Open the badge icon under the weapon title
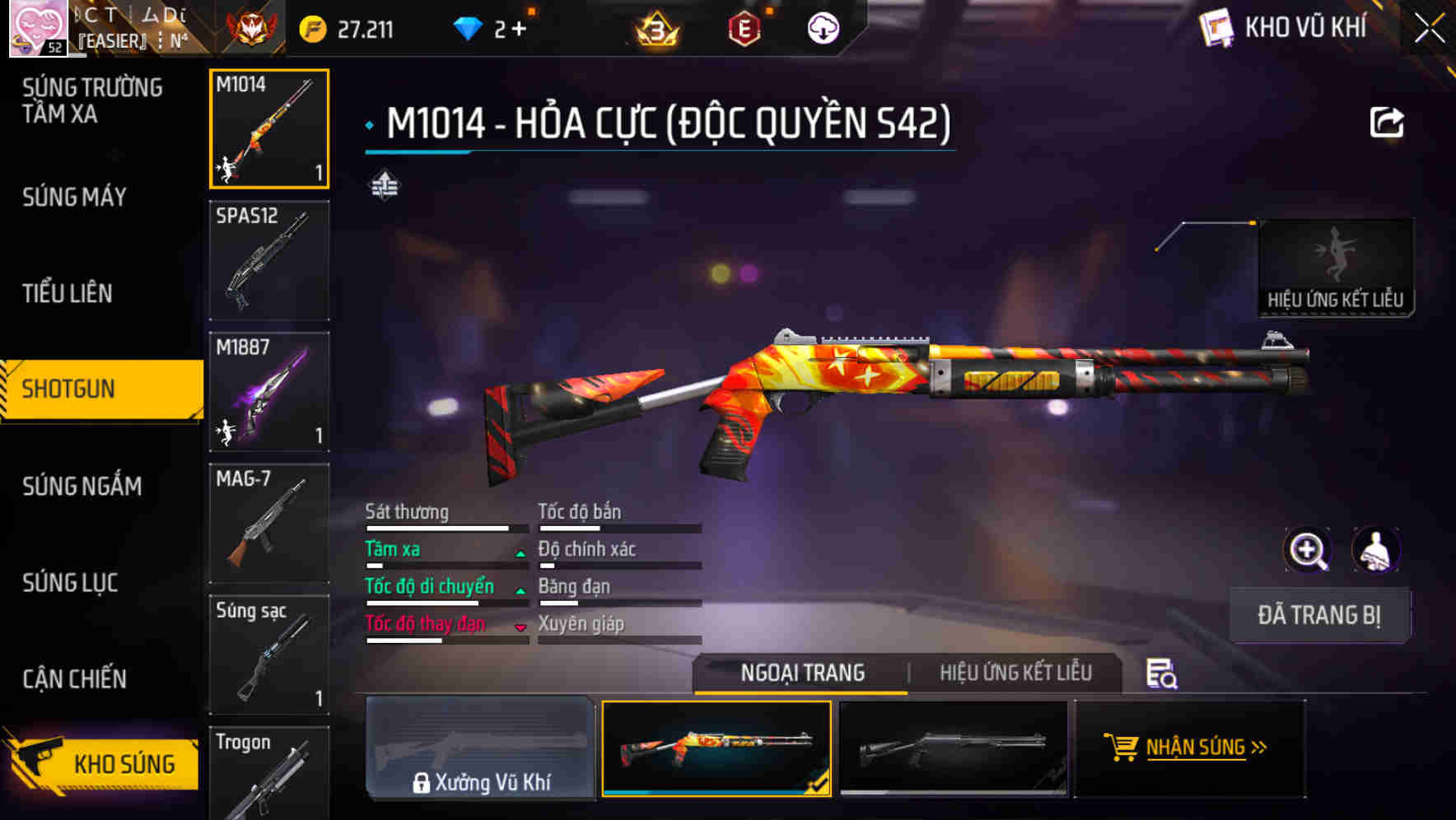This screenshot has width=1456, height=820. (384, 184)
